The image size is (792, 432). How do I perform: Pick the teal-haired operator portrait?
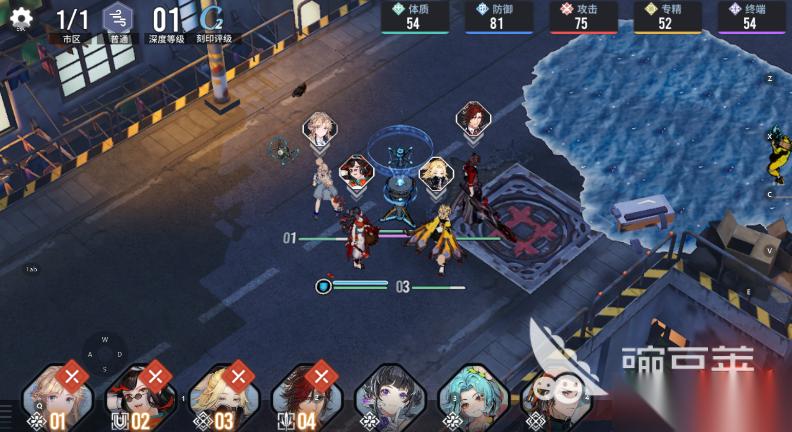click(x=472, y=396)
